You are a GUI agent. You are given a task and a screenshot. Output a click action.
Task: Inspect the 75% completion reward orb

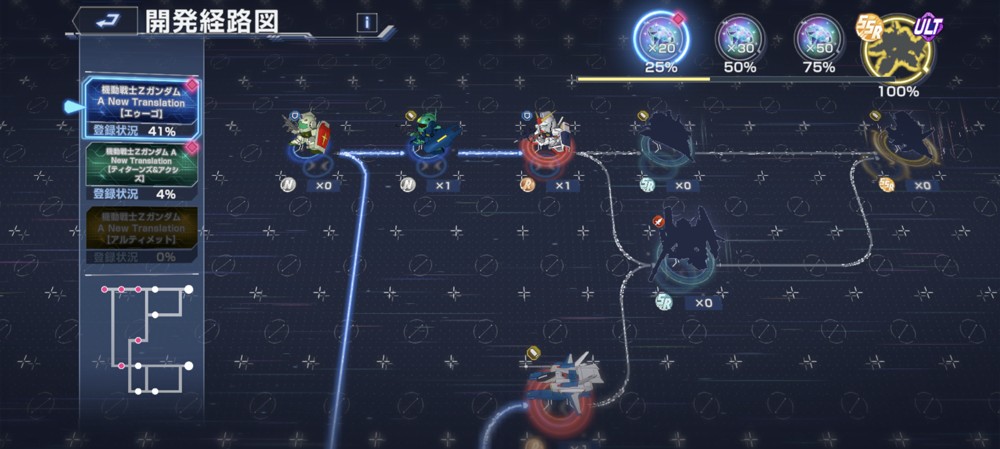(x=818, y=42)
